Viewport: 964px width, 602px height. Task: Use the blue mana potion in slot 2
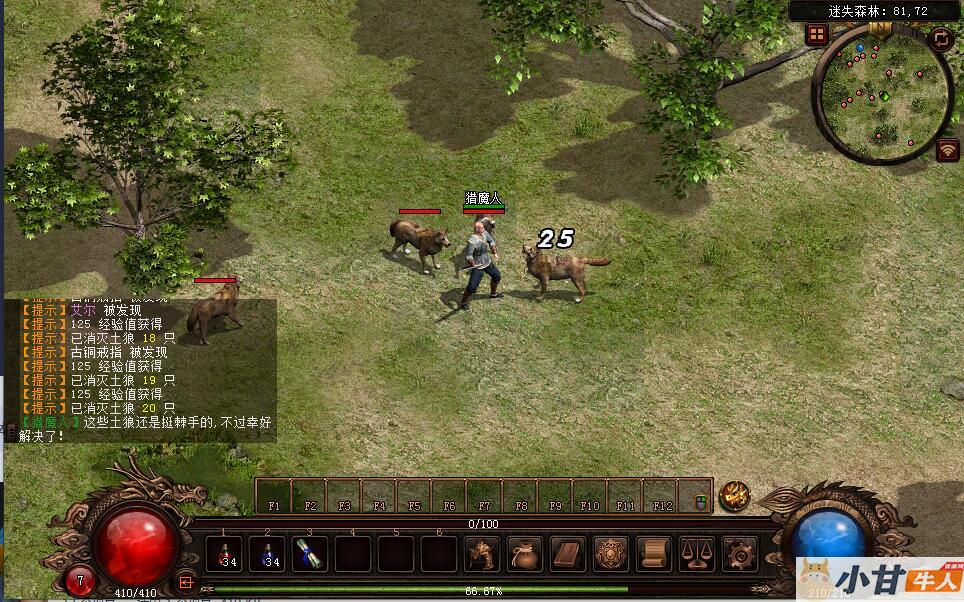[267, 554]
